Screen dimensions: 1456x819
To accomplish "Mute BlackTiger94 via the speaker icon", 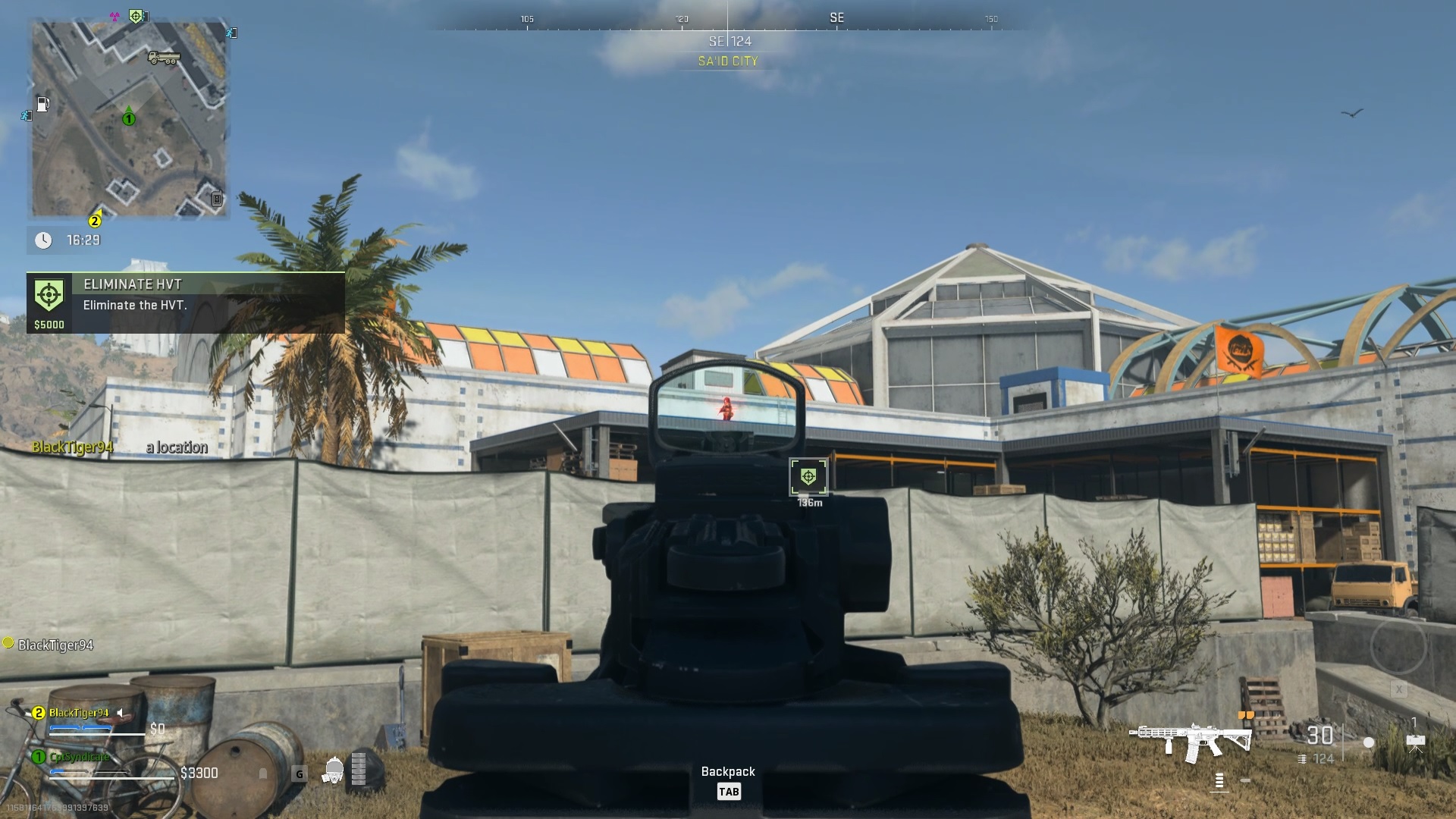I will coord(120,712).
